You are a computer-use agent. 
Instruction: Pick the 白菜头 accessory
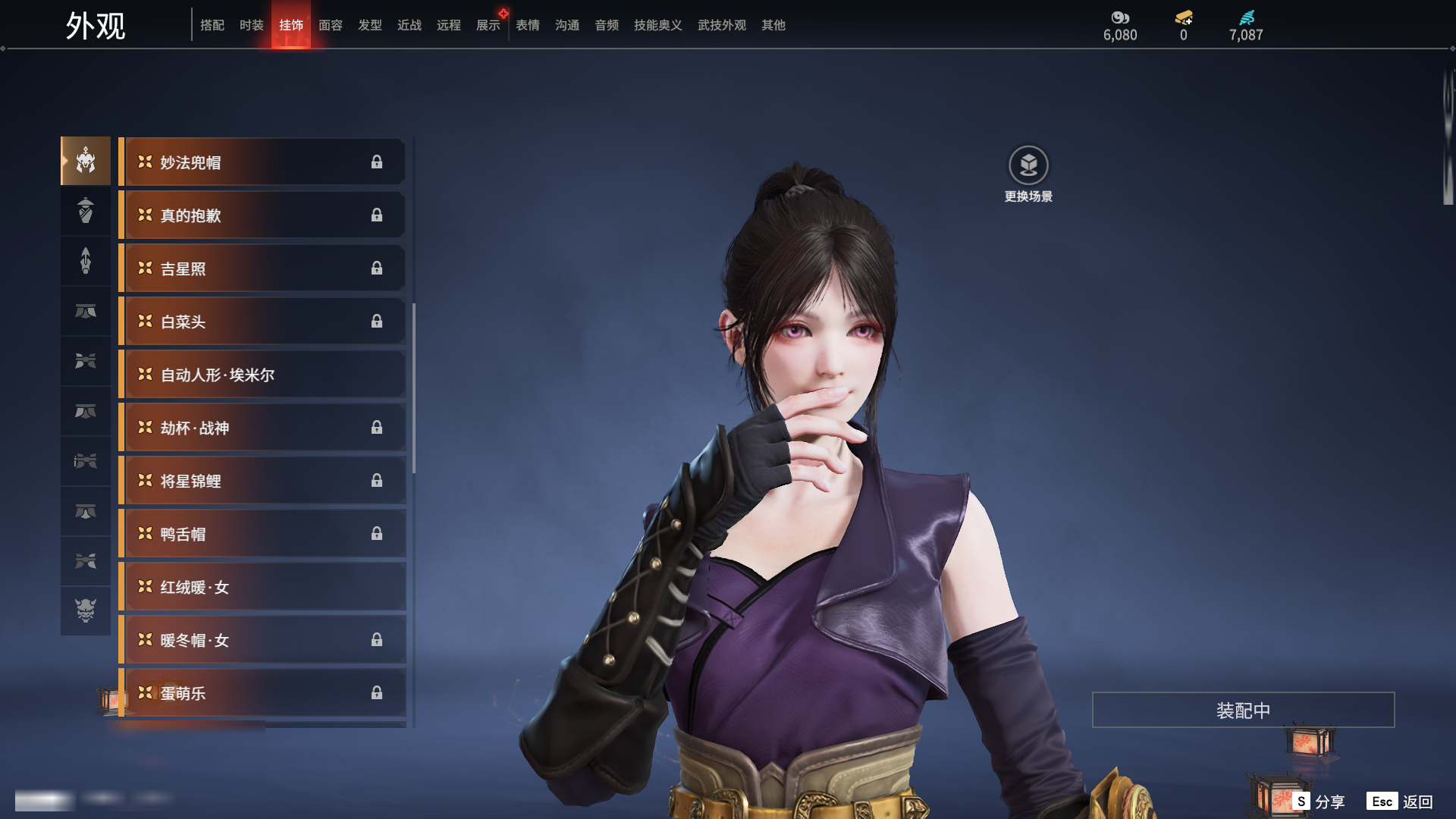pyautogui.click(x=262, y=322)
